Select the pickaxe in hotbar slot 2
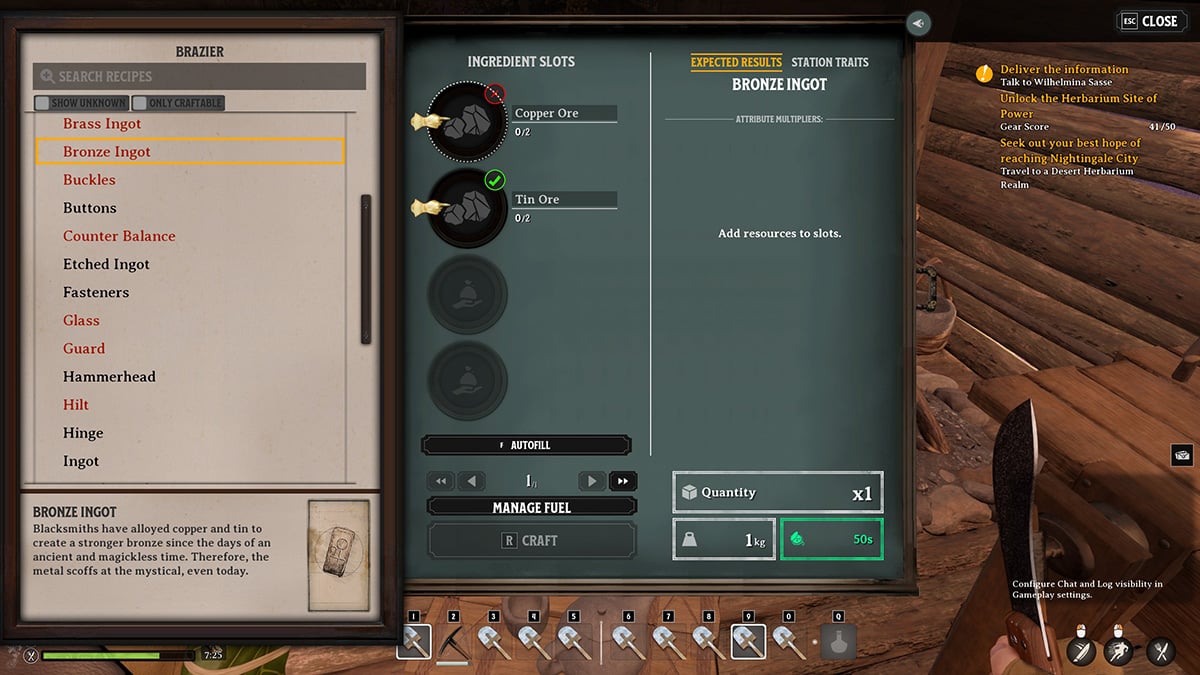This screenshot has width=1200, height=675. (x=454, y=641)
